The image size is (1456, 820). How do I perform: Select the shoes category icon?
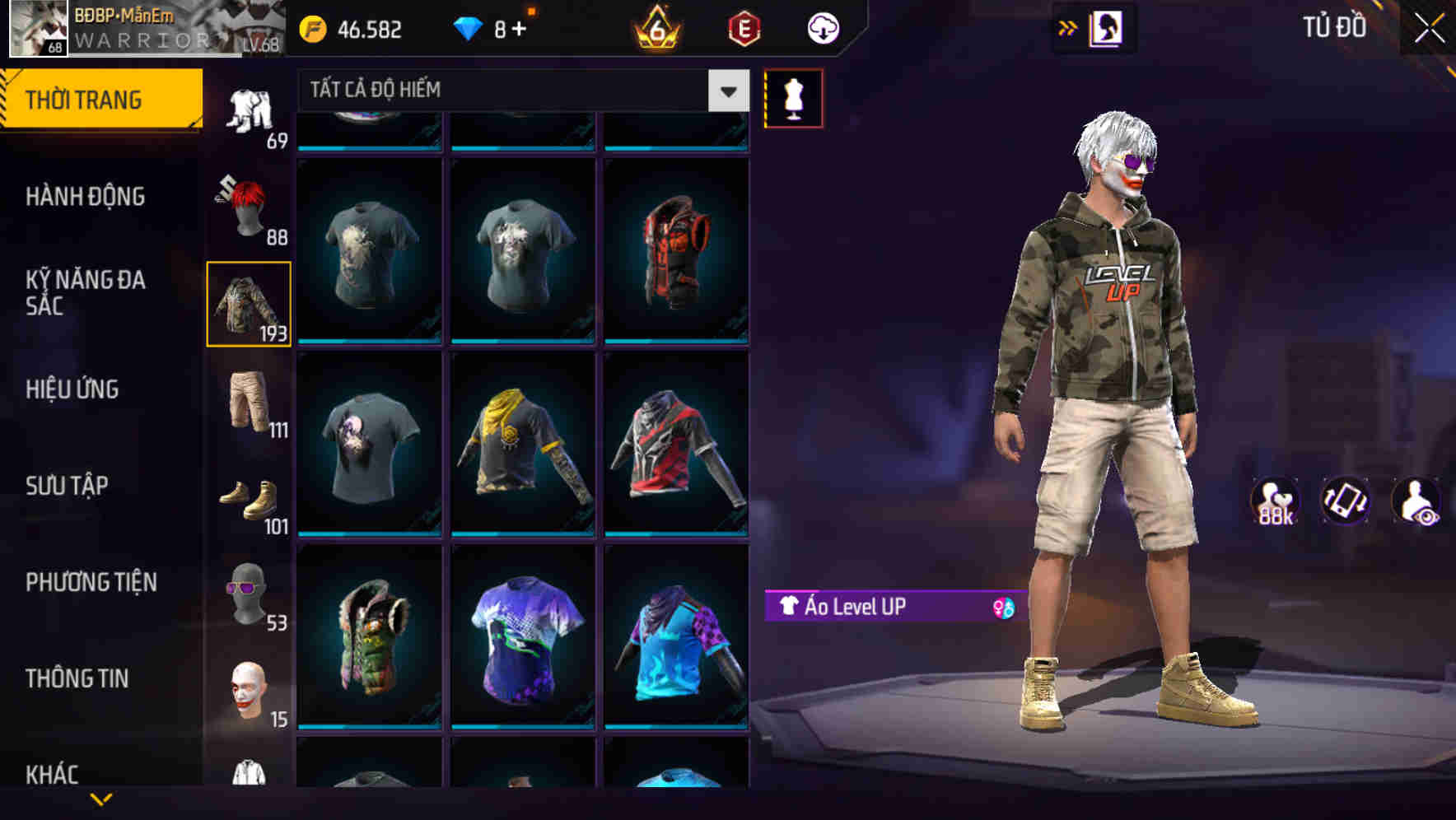tap(248, 498)
